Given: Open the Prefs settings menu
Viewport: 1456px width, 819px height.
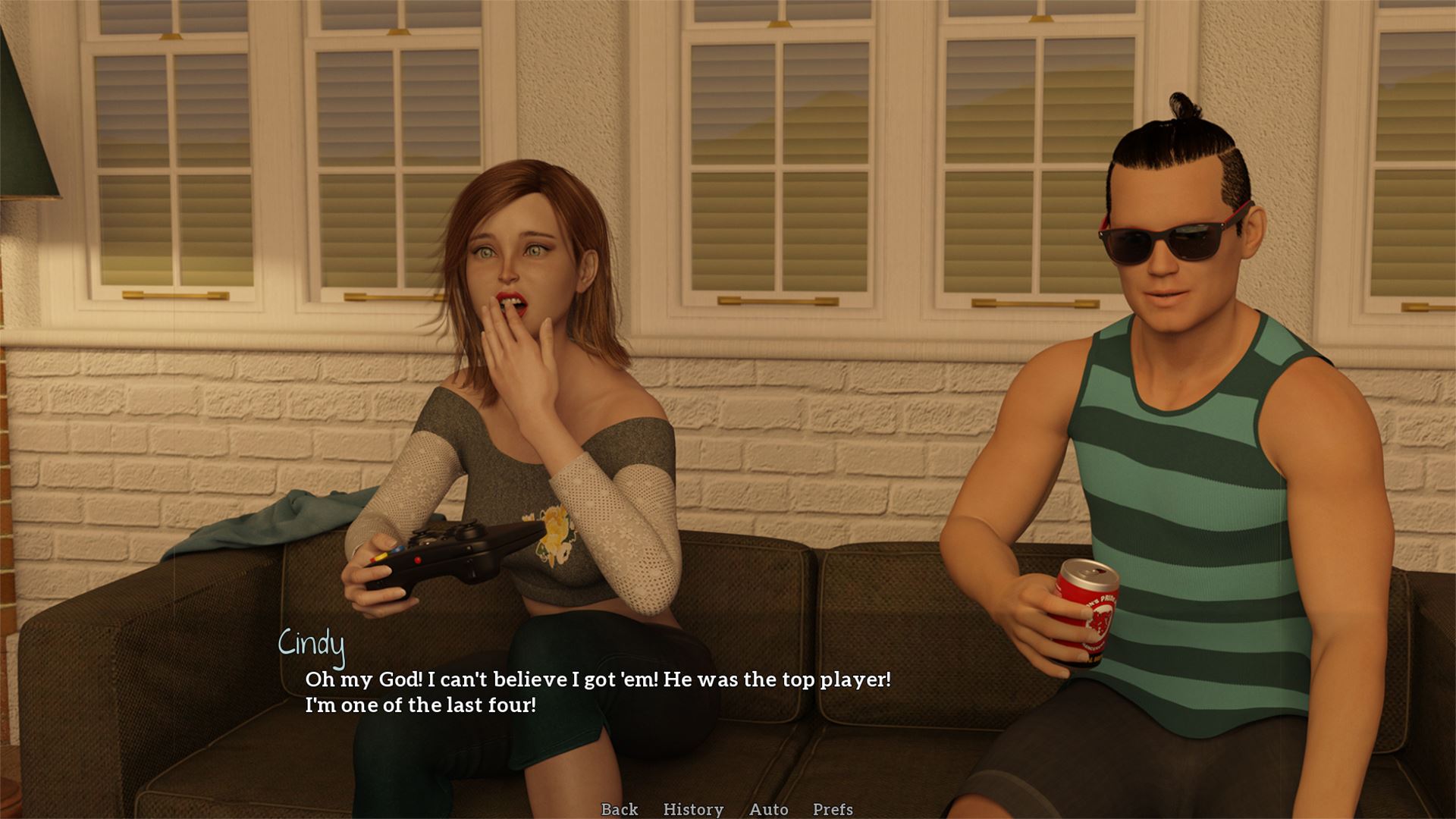Looking at the screenshot, I should pyautogui.click(x=833, y=809).
